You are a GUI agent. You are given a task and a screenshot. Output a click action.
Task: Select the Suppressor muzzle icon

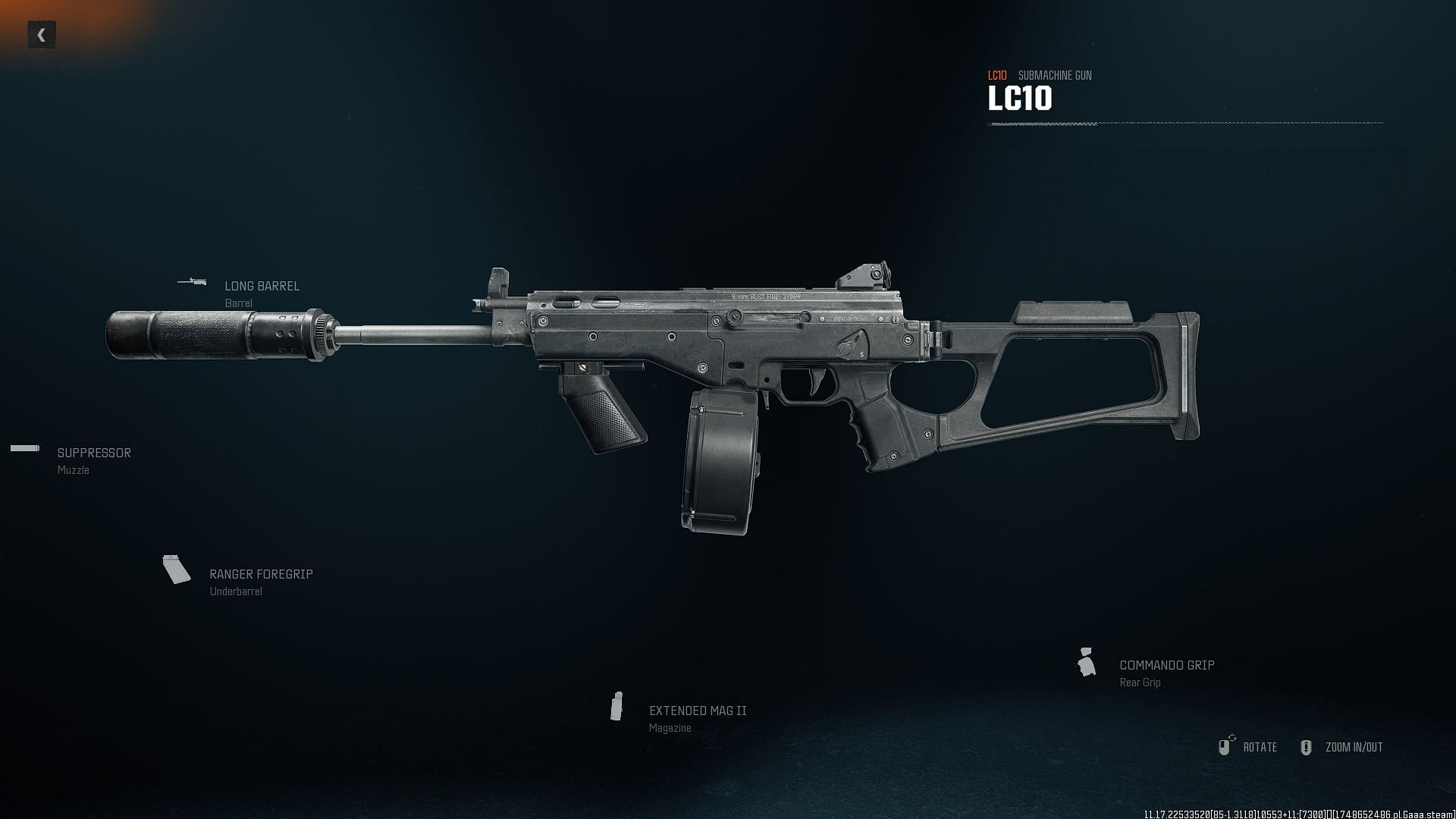[24, 448]
